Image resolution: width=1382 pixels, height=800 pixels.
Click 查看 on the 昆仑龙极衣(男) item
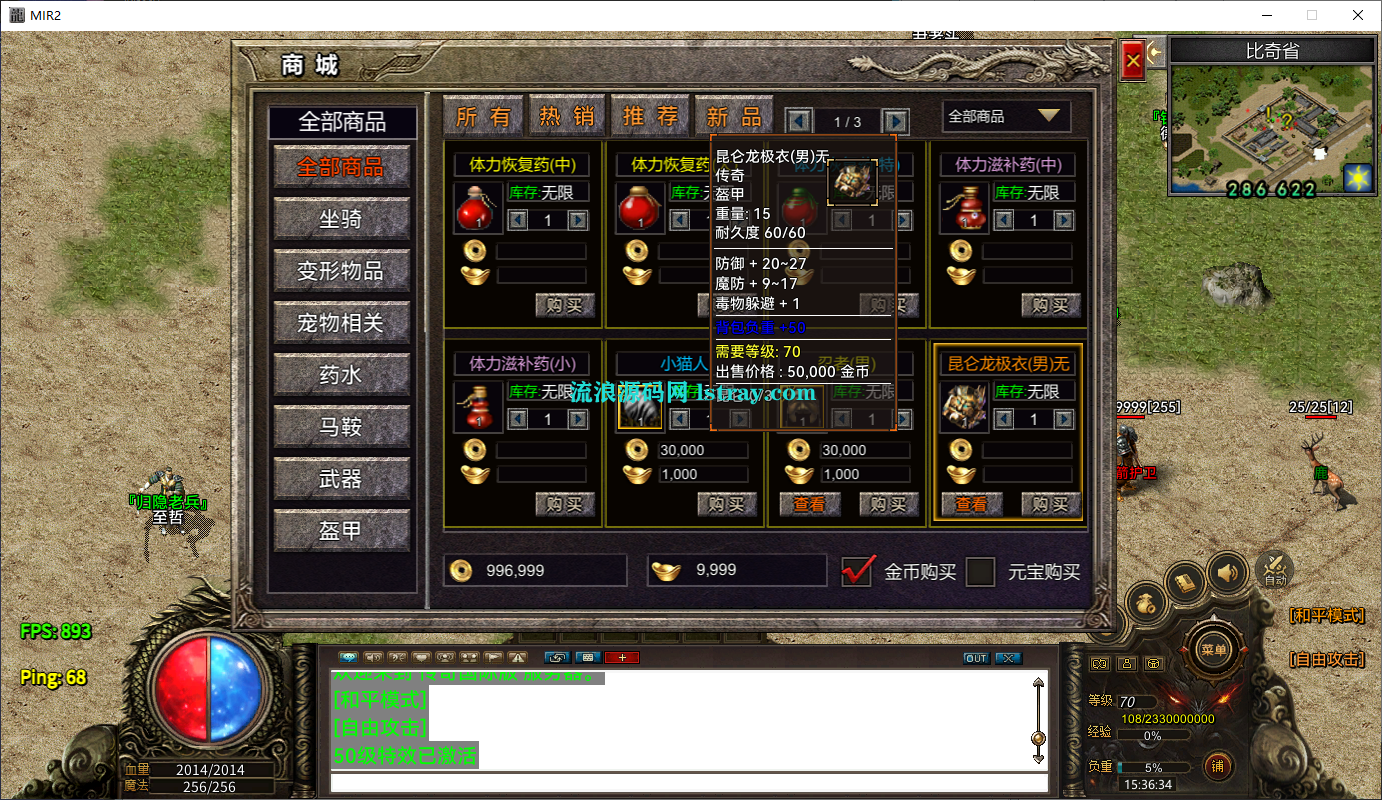click(x=971, y=504)
